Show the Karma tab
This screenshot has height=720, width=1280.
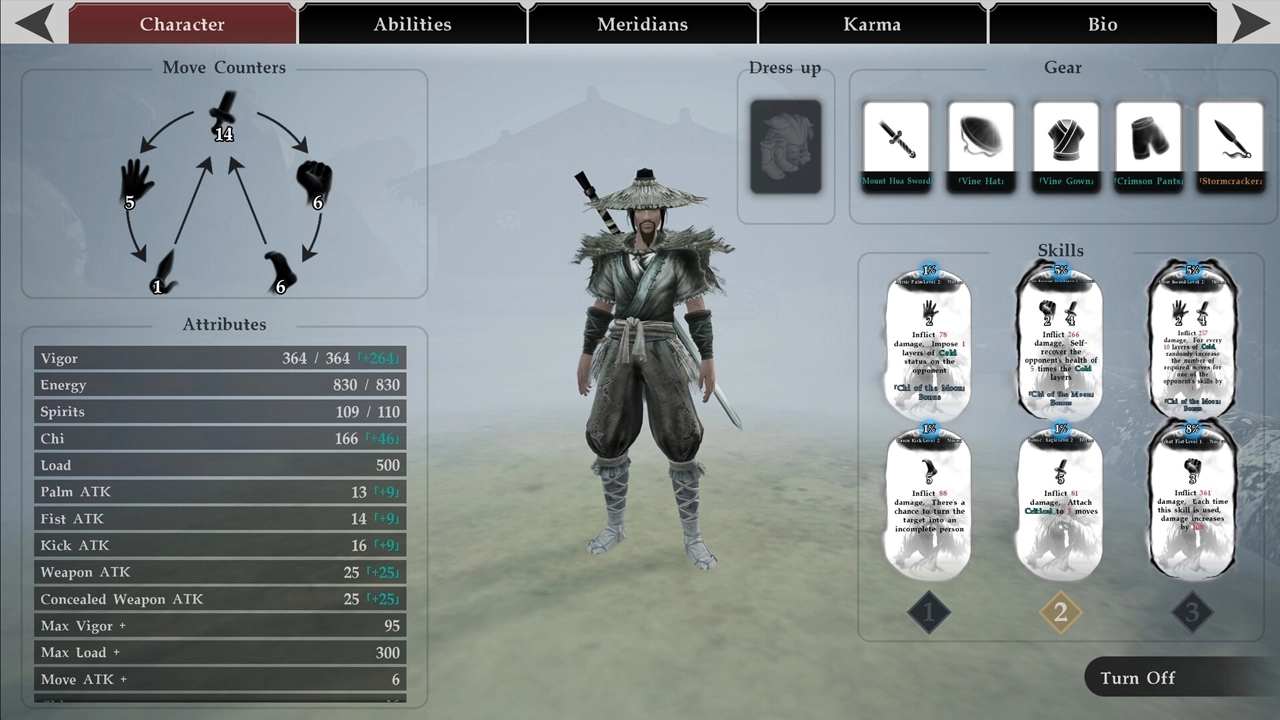[872, 24]
